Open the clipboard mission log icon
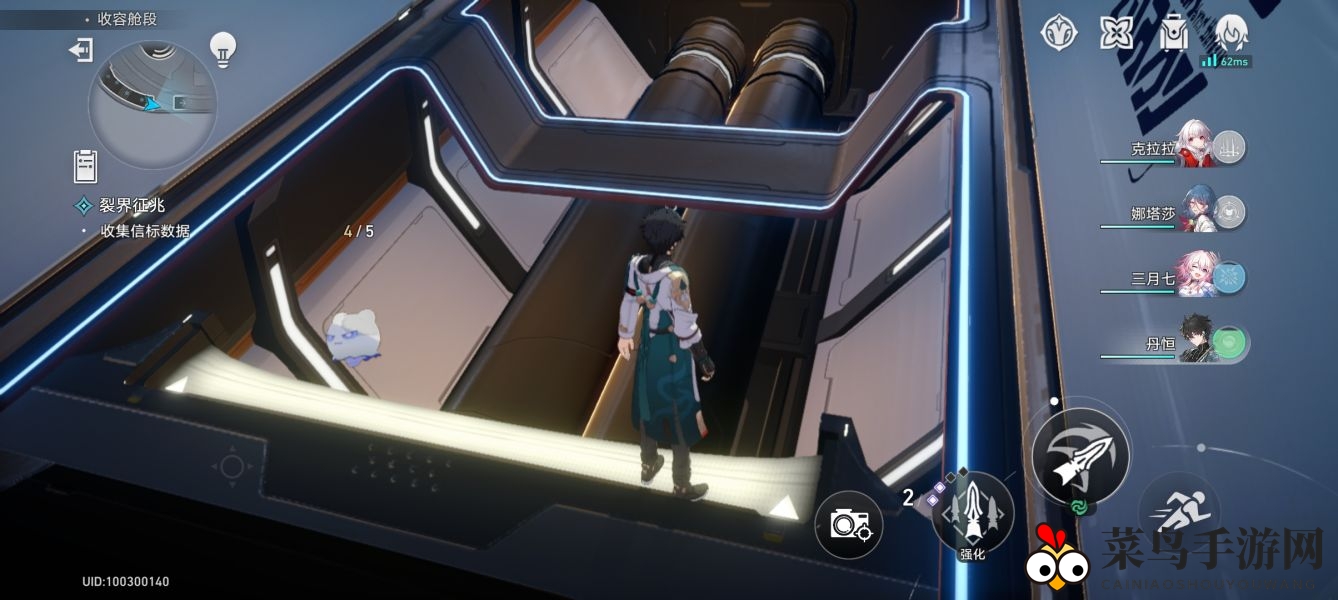Screen dimensions: 1338x600 pyautogui.click(x=85, y=164)
